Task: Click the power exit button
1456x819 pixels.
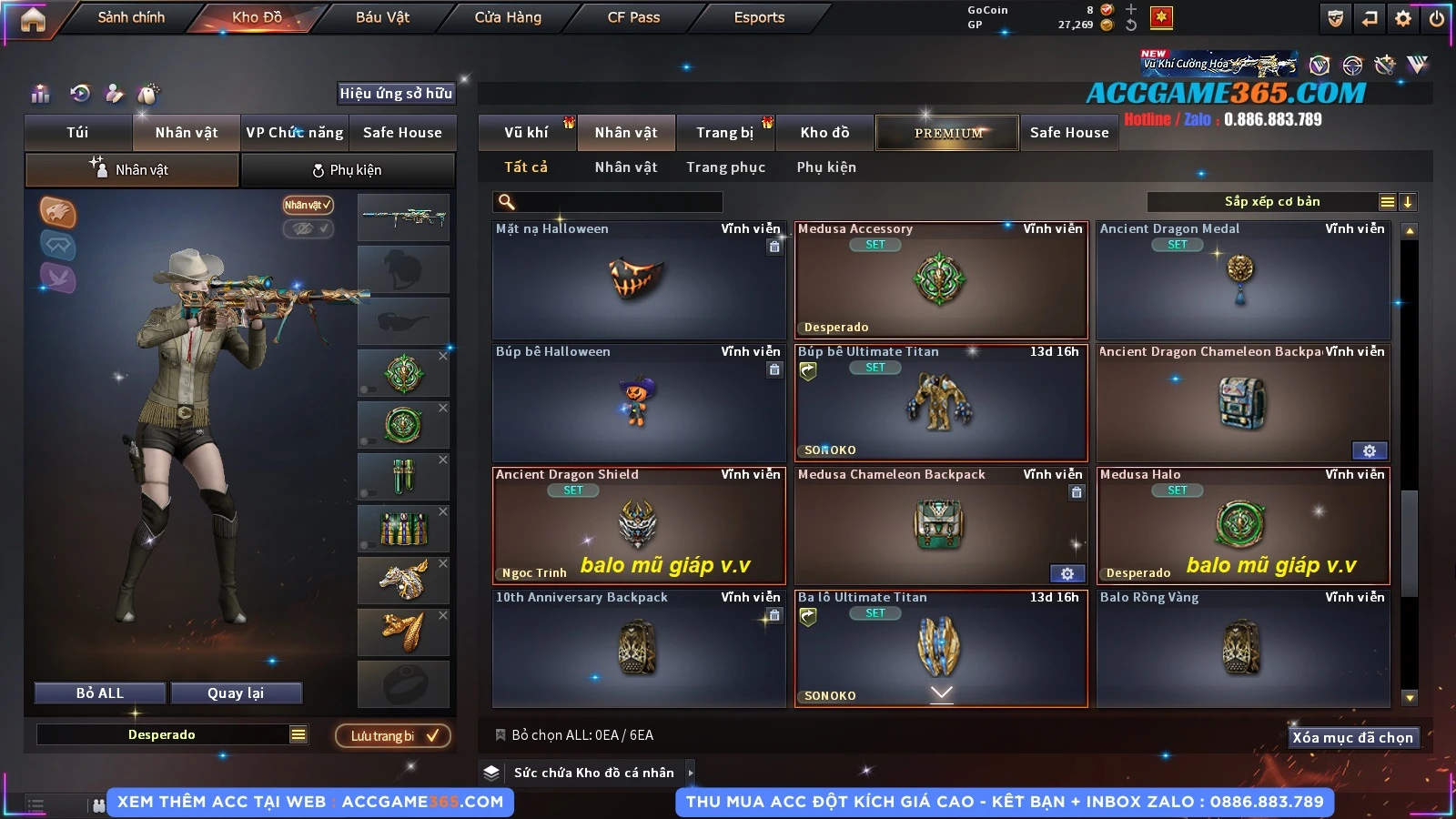Action: [1437, 18]
